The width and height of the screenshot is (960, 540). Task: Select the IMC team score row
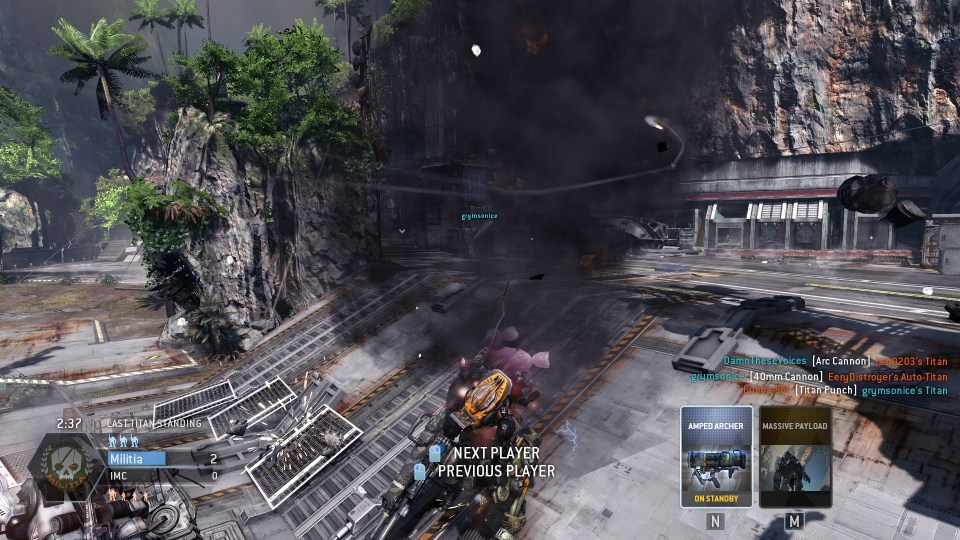tap(165, 476)
